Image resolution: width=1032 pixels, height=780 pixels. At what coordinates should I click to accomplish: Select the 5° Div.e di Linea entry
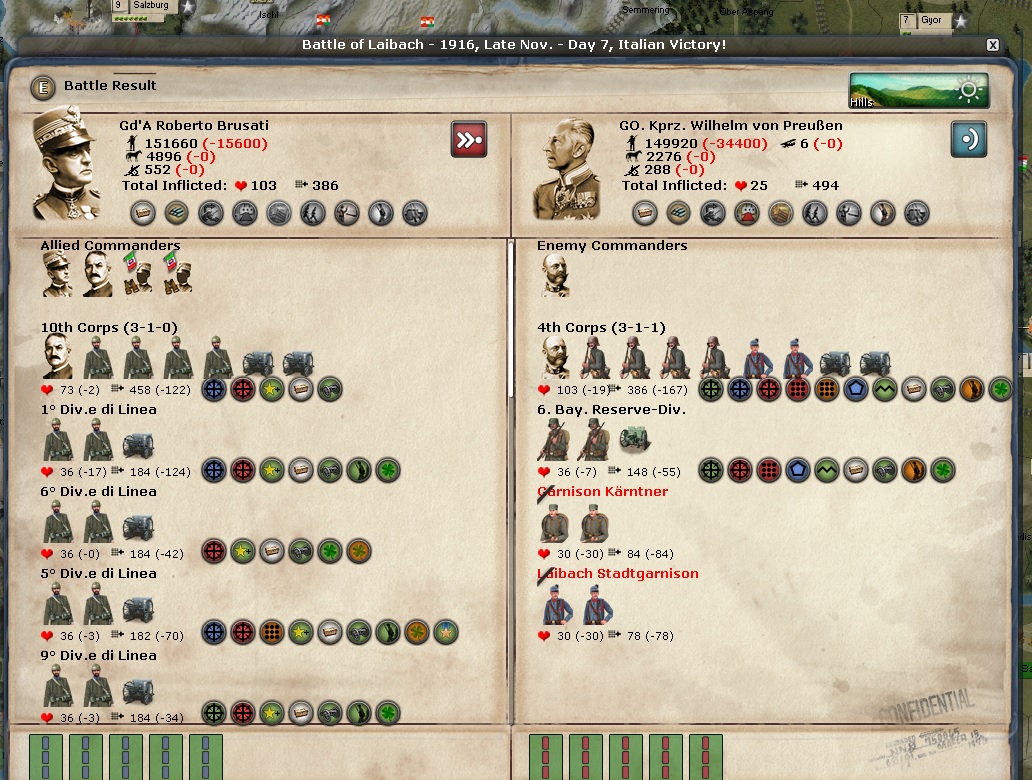point(98,574)
